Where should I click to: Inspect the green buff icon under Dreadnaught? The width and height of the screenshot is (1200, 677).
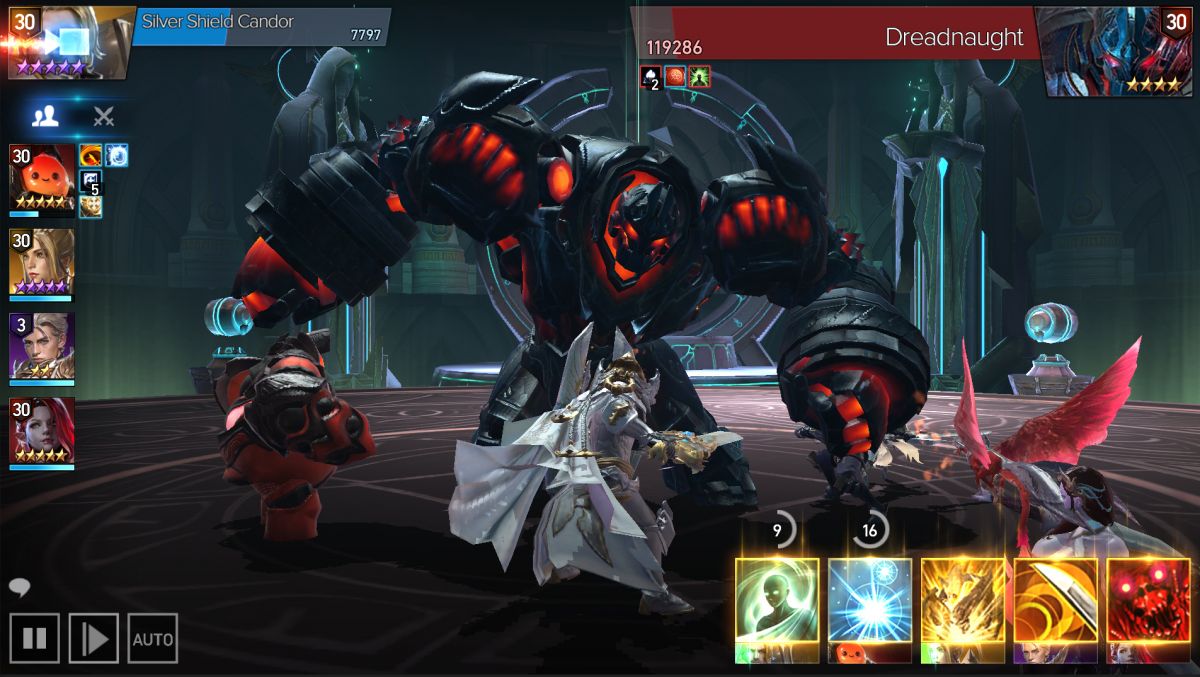pos(700,77)
